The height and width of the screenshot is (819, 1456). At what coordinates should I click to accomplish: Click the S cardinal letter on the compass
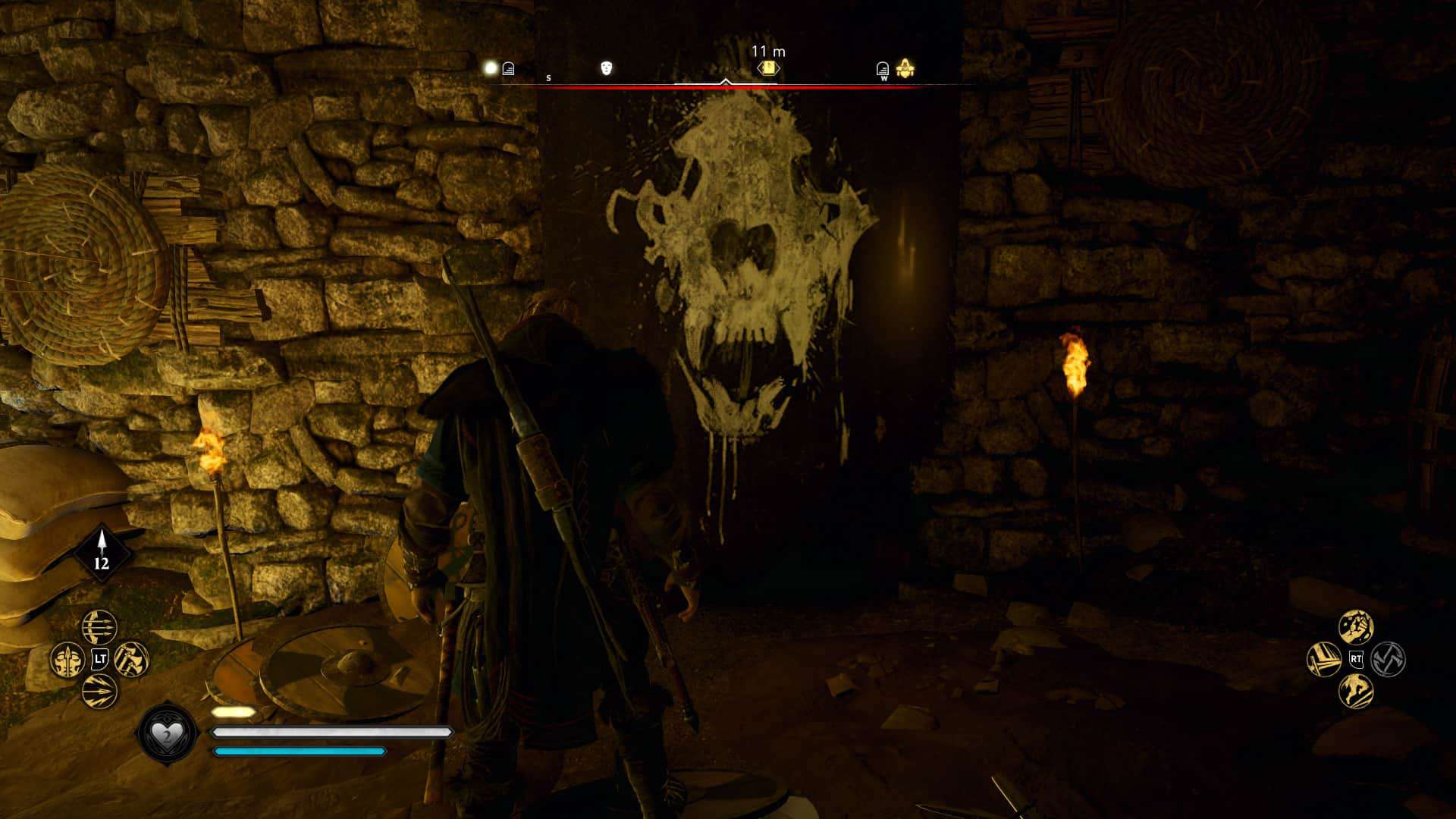pos(548,78)
